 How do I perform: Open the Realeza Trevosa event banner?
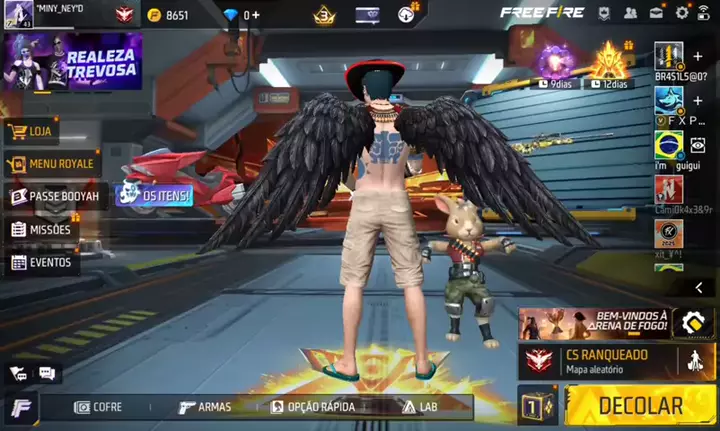coord(73,62)
